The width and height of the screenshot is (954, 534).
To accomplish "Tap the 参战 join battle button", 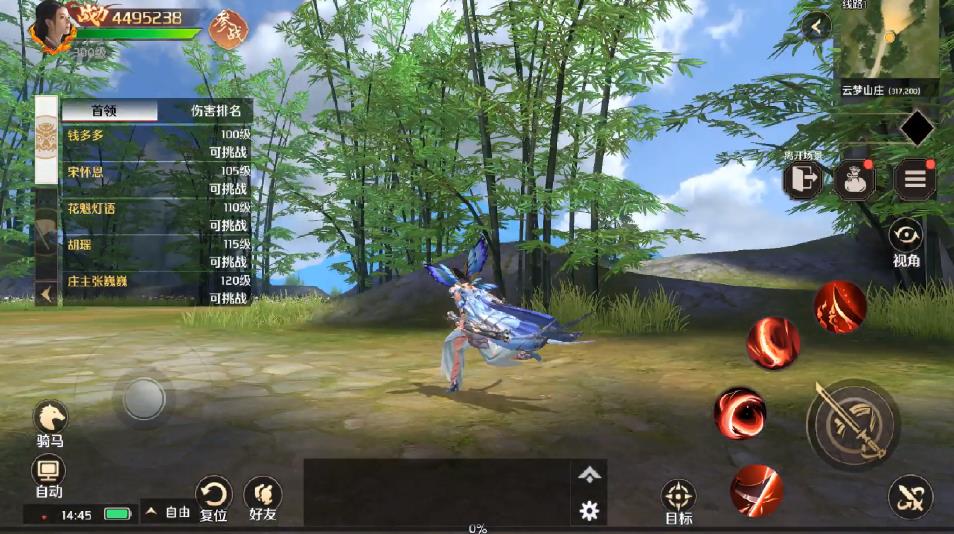I will click(229, 29).
